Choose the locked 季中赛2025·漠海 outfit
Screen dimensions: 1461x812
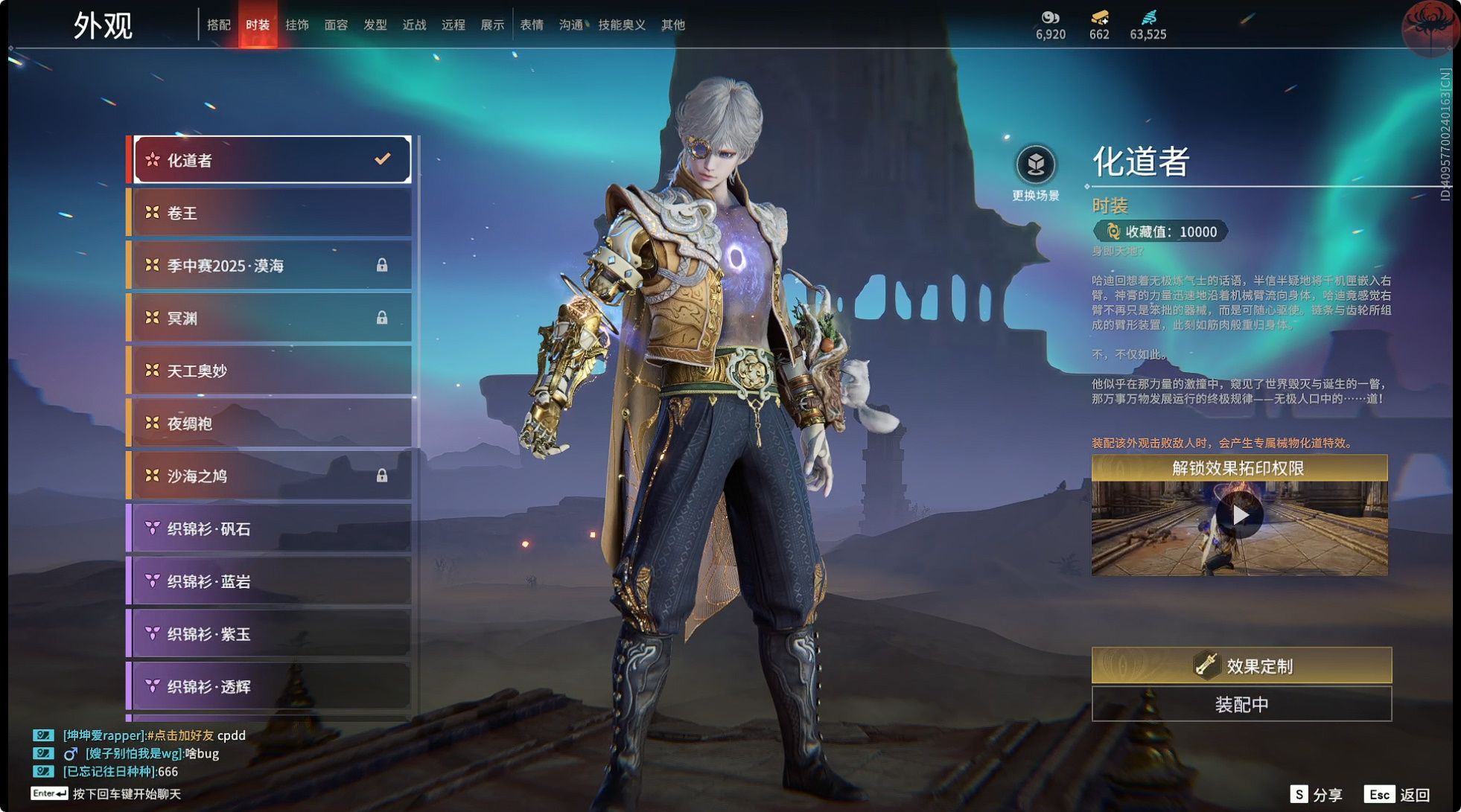click(271, 266)
